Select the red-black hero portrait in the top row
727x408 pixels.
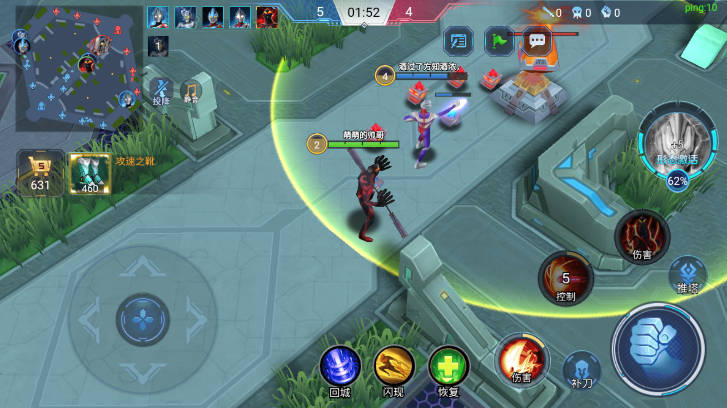click(267, 17)
